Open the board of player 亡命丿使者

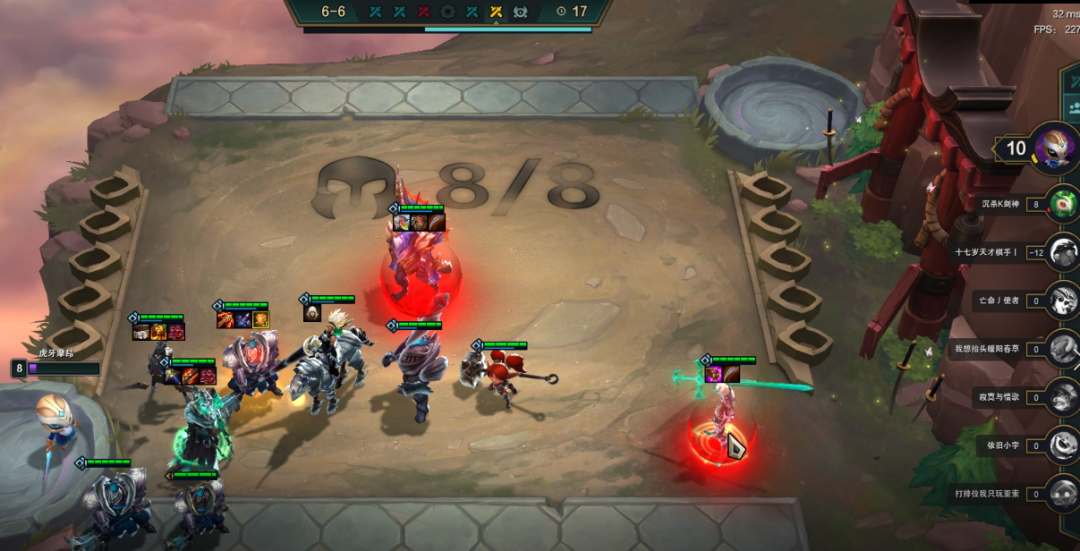click(1064, 299)
